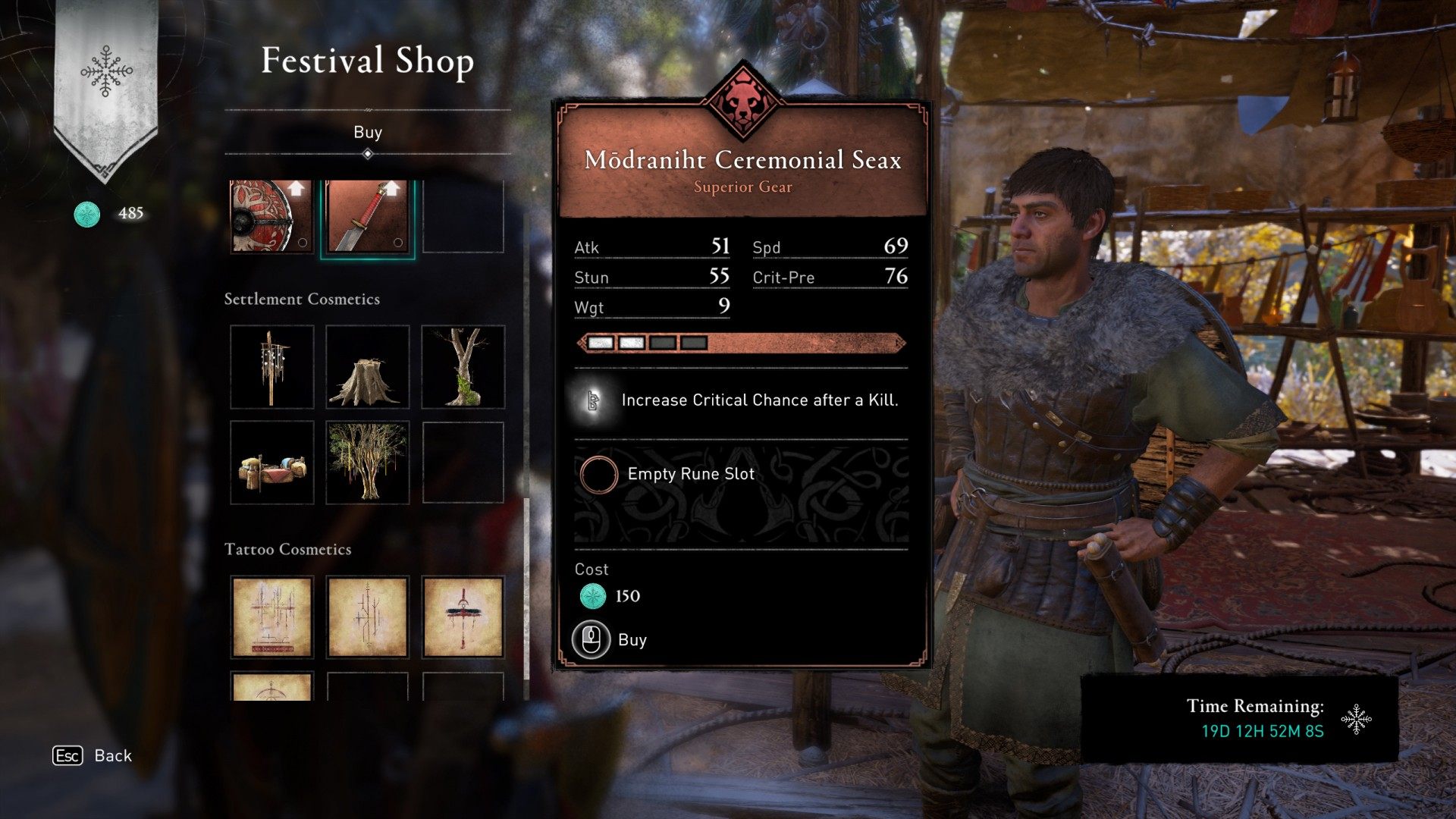Select the tree stump settlement cosmetic
This screenshot has width=1456, height=819.
click(367, 367)
